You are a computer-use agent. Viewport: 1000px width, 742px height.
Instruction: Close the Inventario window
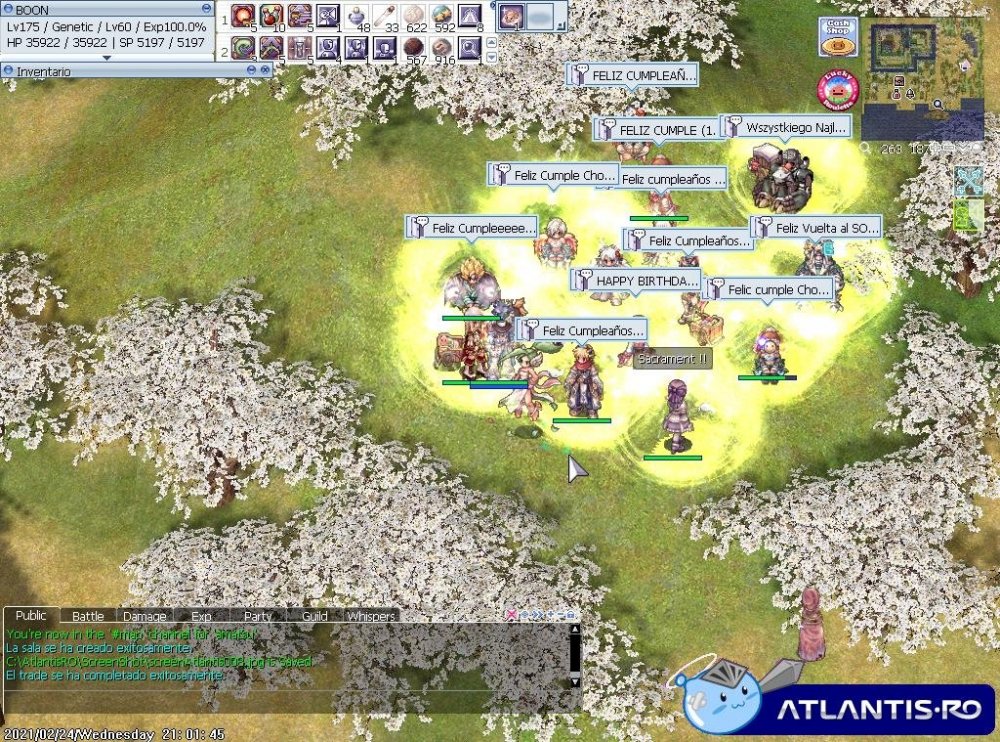pos(266,71)
